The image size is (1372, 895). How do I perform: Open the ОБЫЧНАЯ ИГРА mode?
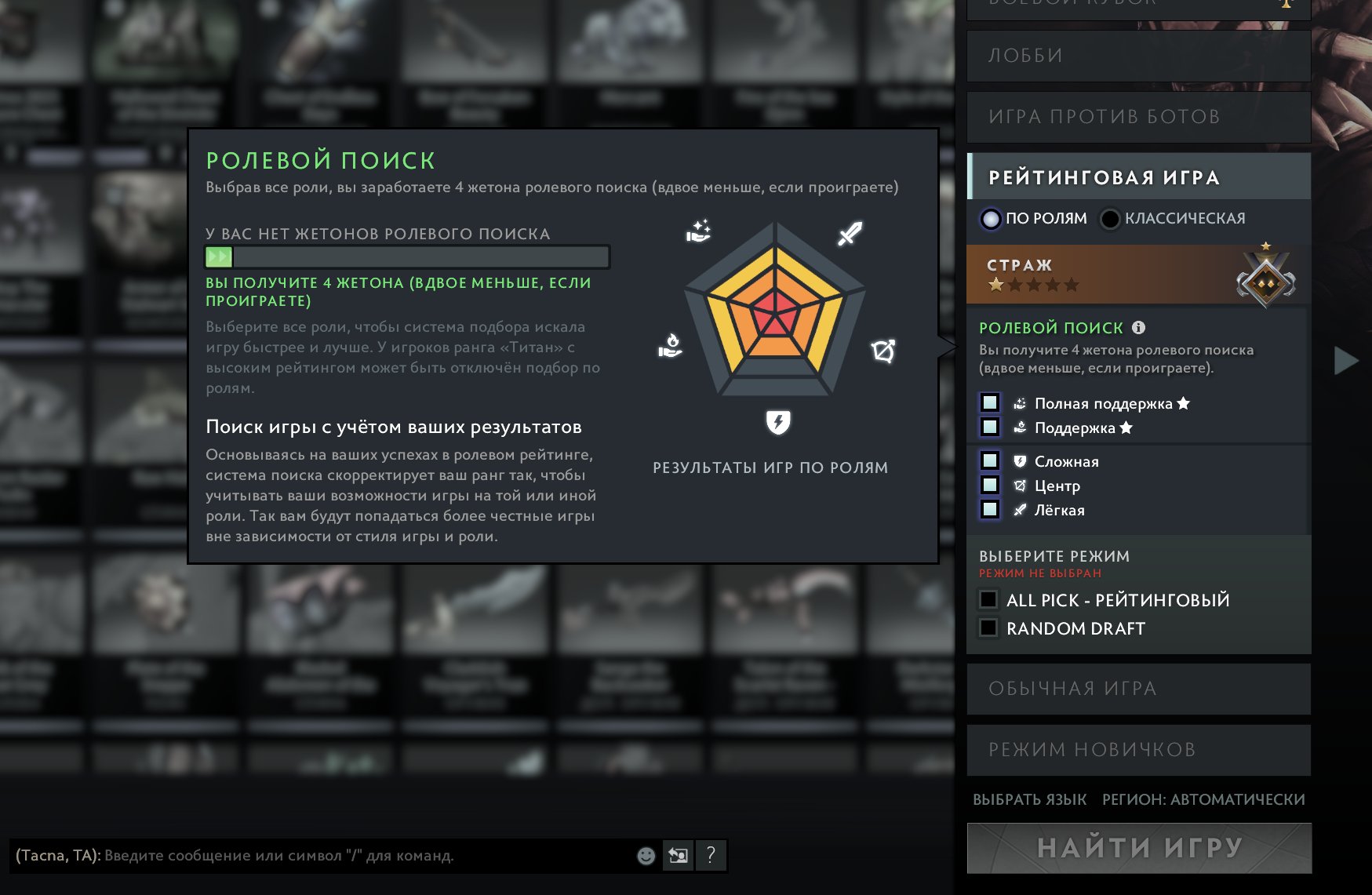pyautogui.click(x=1137, y=688)
